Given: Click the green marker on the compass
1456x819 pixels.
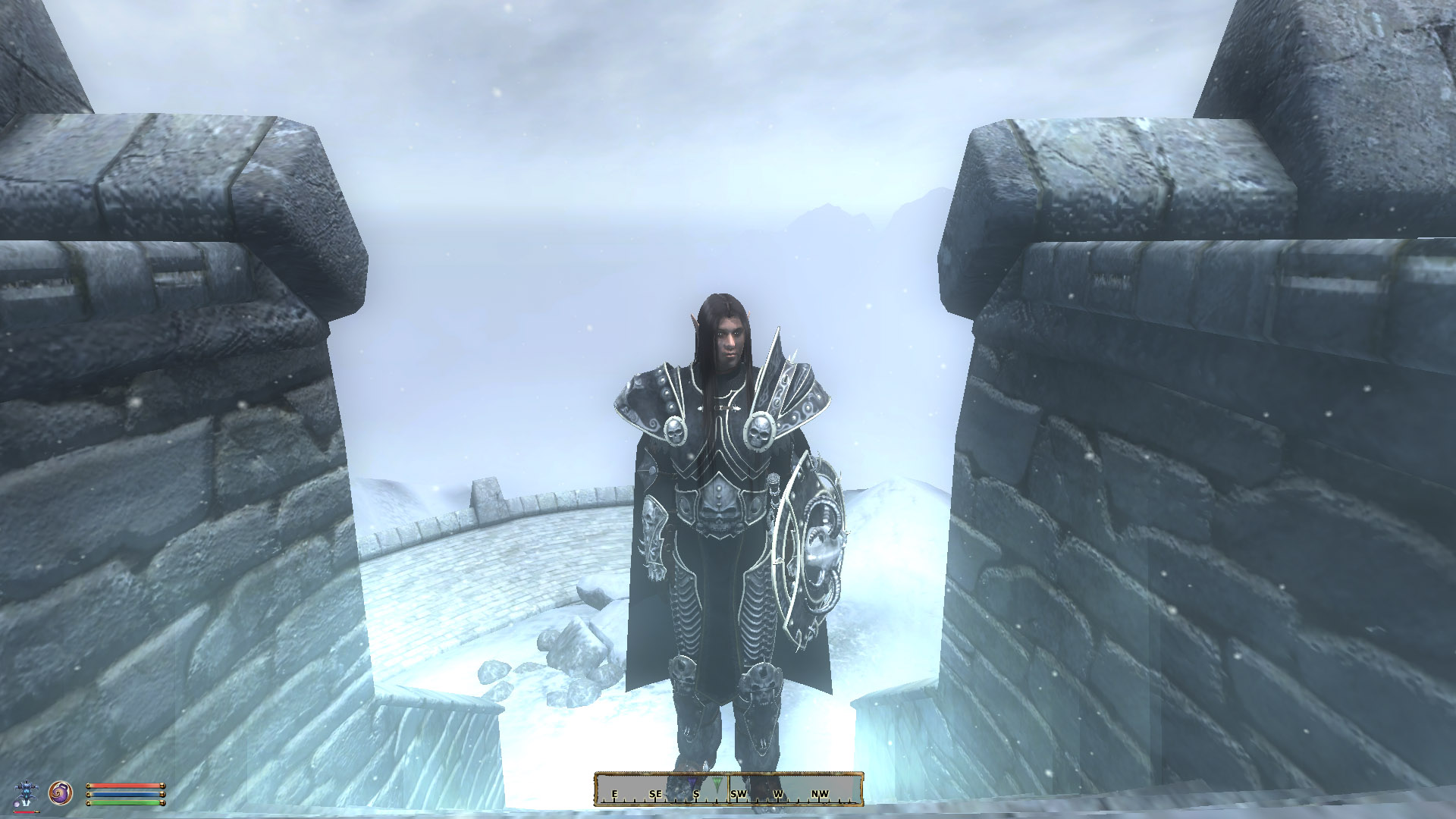Looking at the screenshot, I should (x=717, y=783).
